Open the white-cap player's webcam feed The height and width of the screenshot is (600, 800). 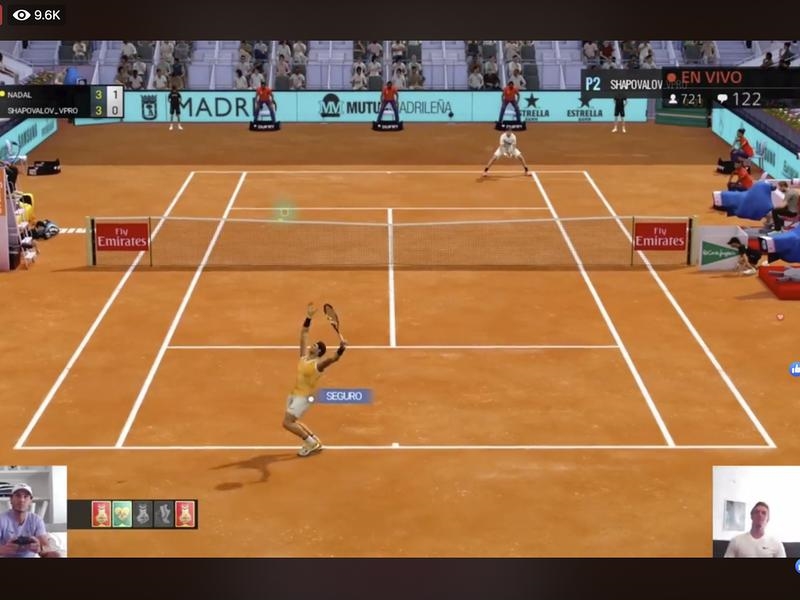pos(32,511)
